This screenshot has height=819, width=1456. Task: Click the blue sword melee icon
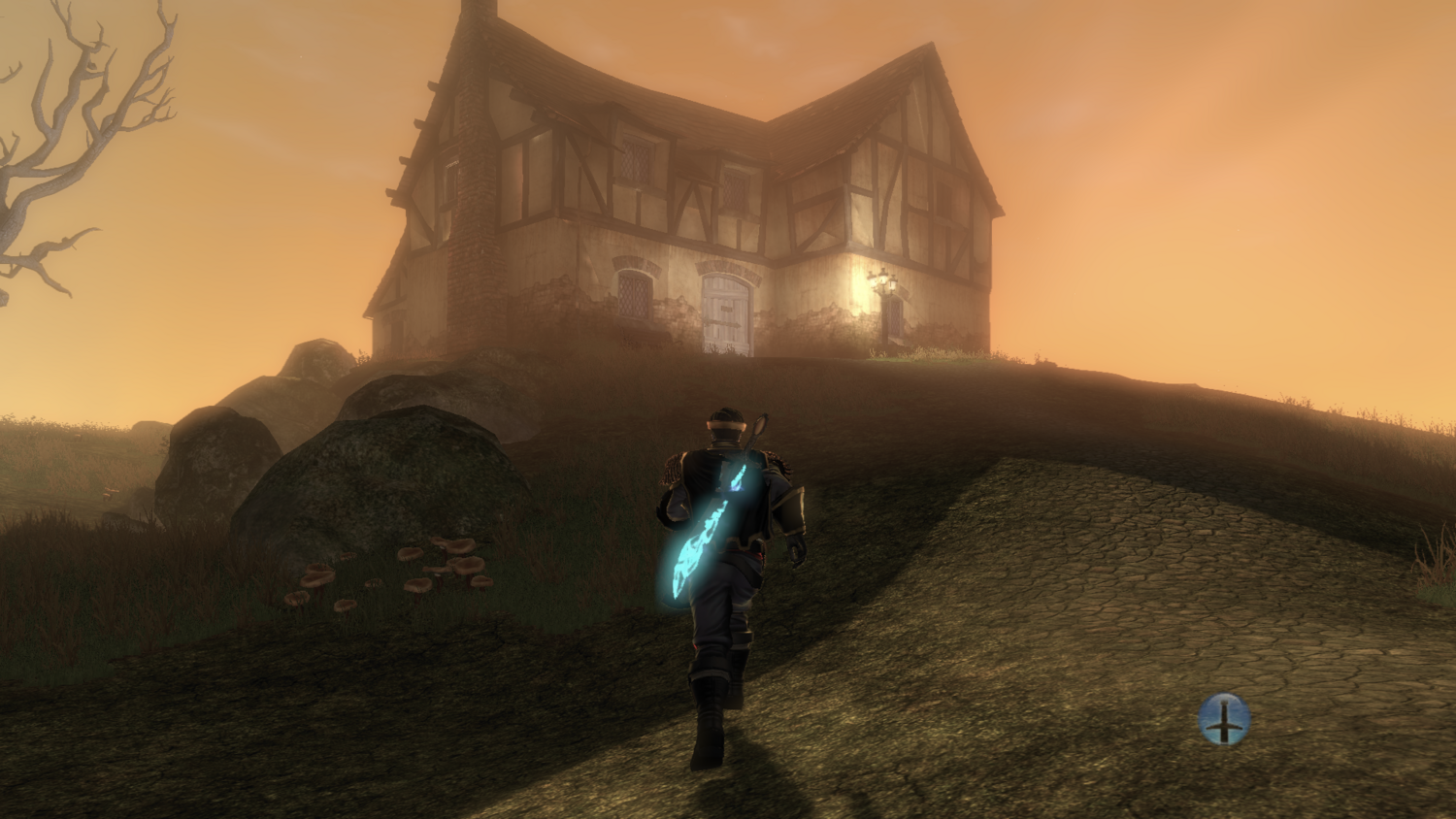point(1224,719)
